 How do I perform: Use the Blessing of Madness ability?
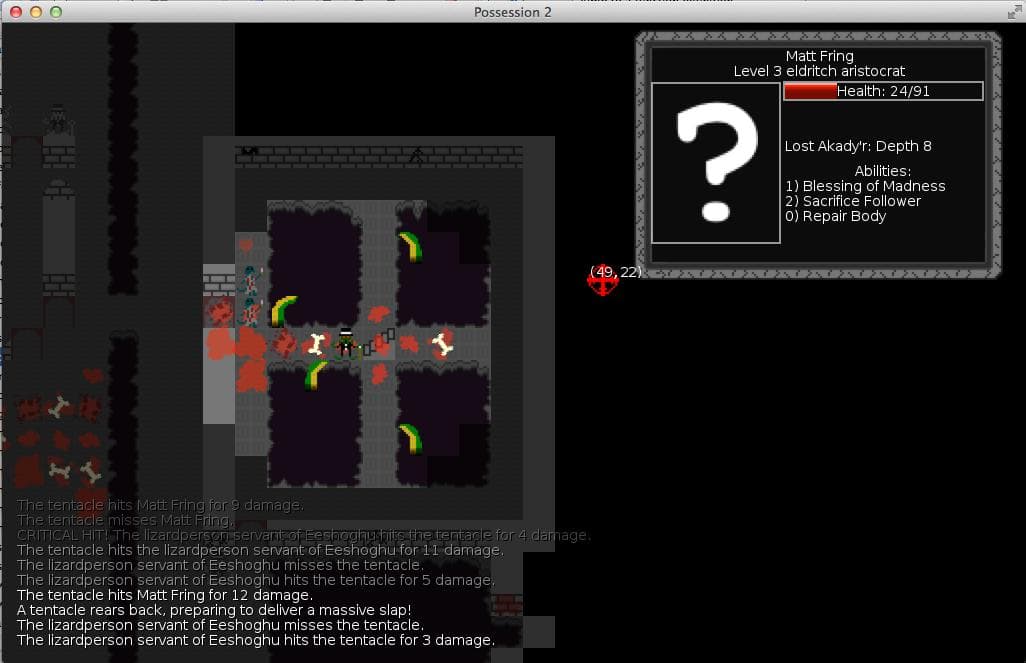click(866, 186)
